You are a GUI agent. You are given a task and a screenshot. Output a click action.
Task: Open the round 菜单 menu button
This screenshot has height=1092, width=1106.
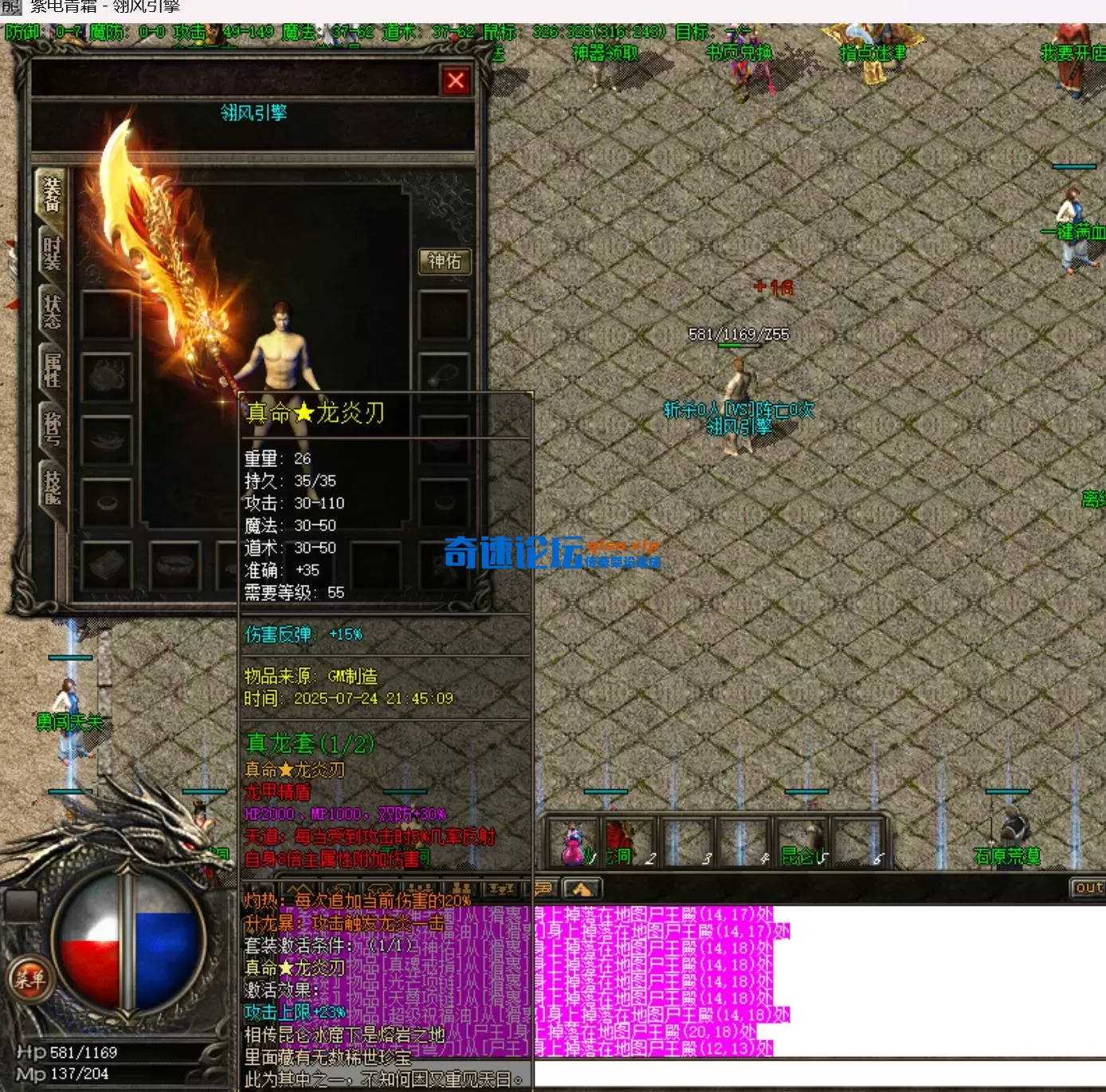[30, 978]
